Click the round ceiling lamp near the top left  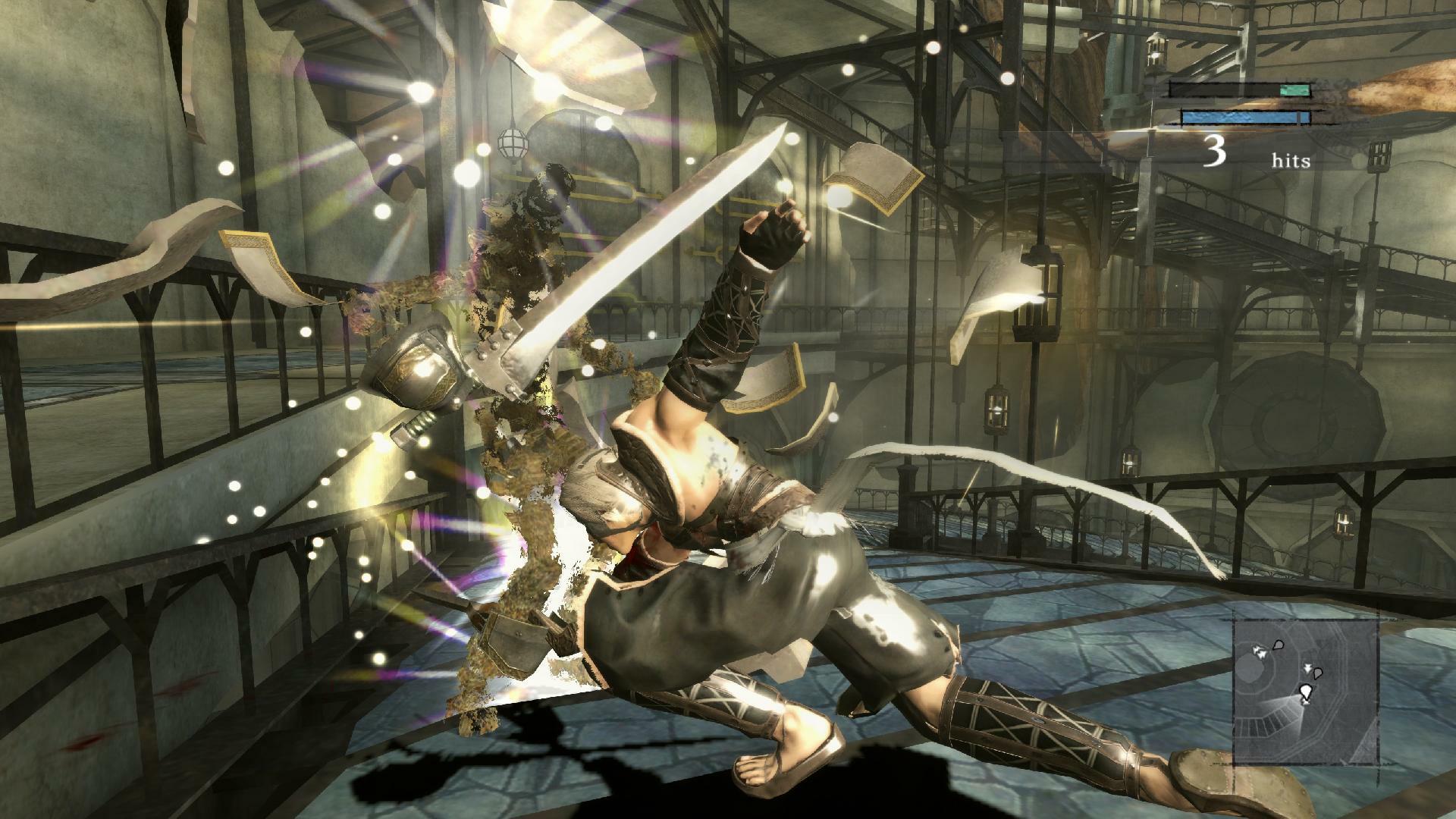(x=513, y=142)
